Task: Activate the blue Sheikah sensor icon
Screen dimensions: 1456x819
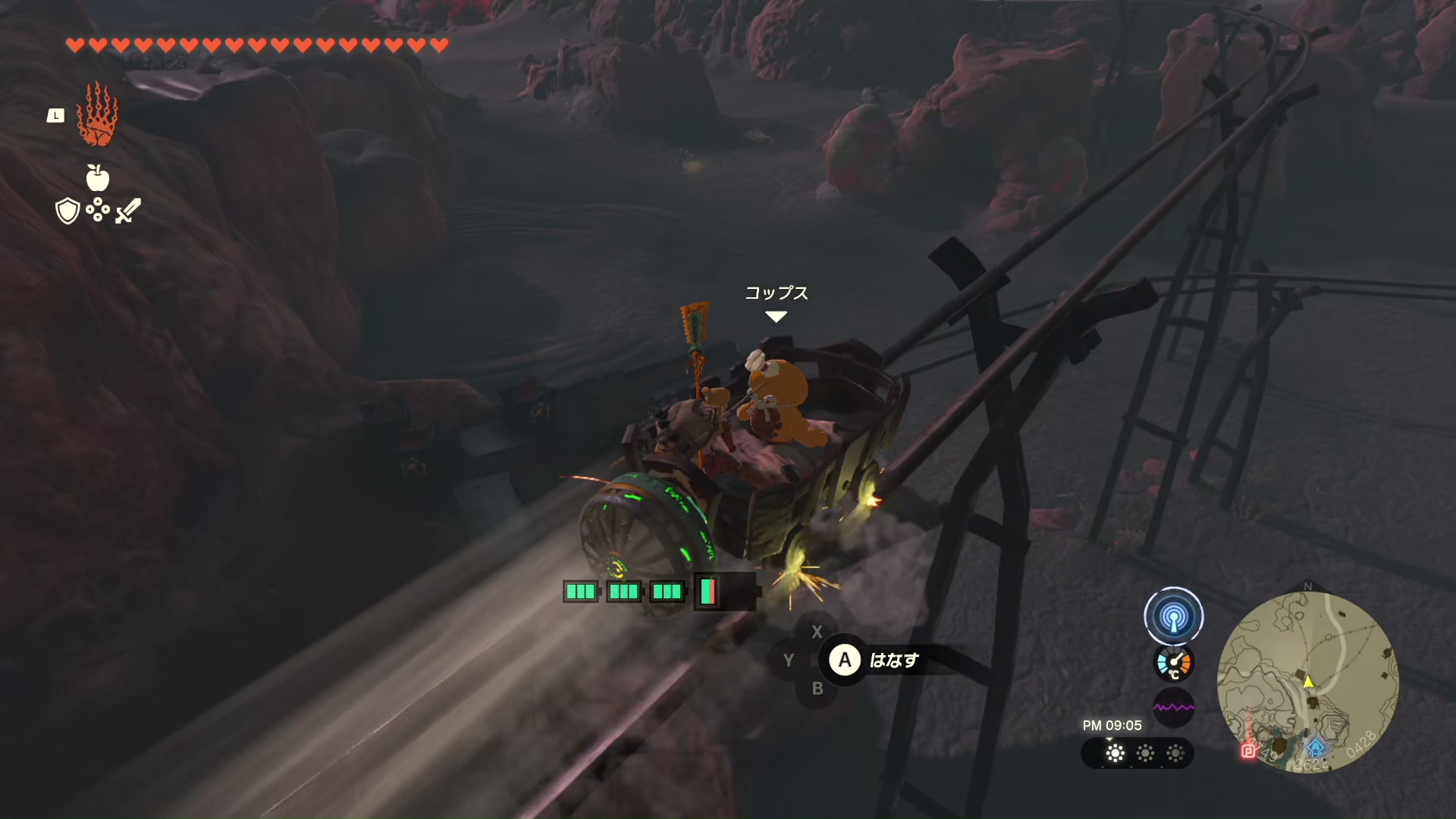Action: [x=1173, y=617]
